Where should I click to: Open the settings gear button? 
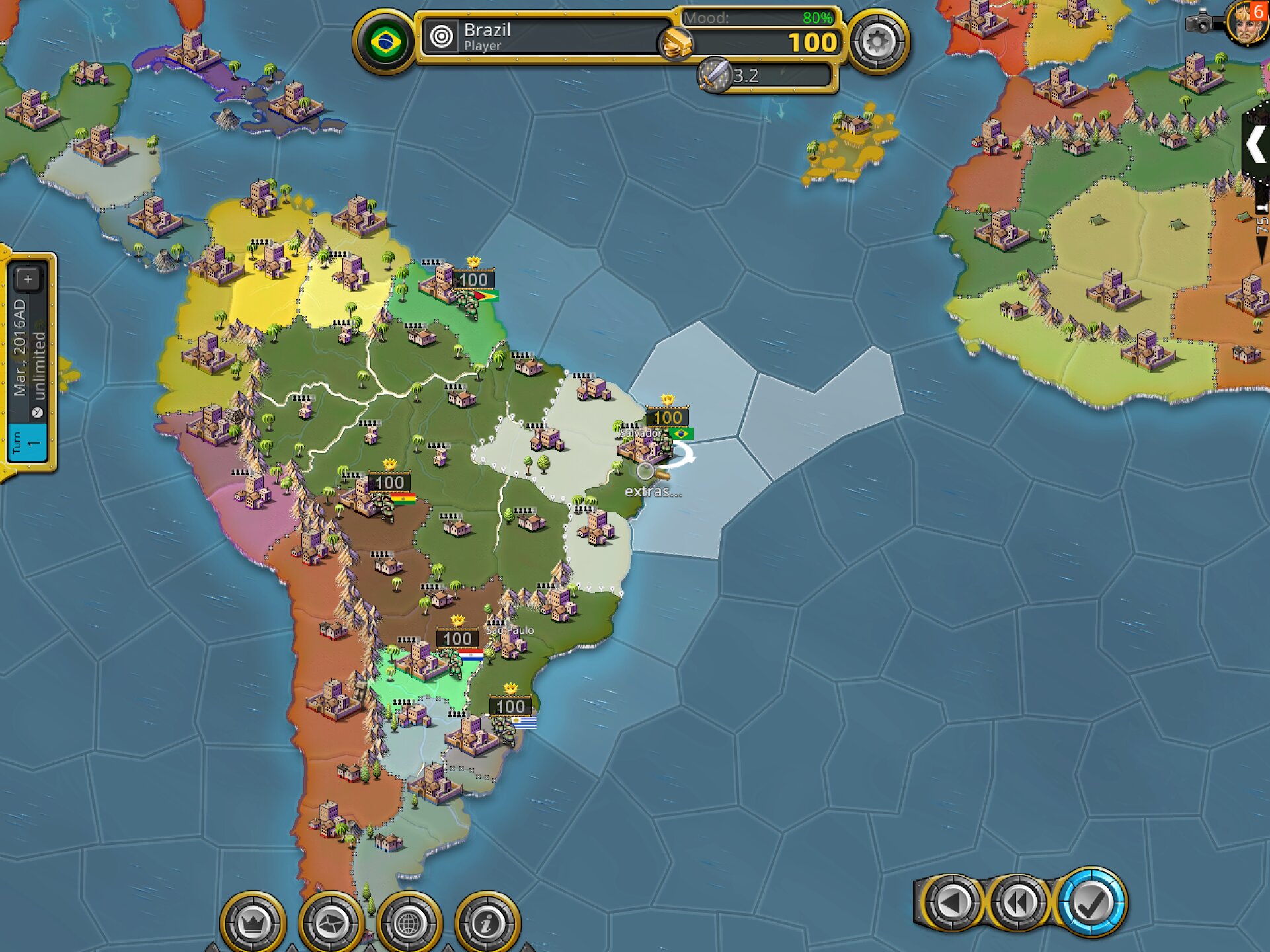pyautogui.click(x=877, y=42)
